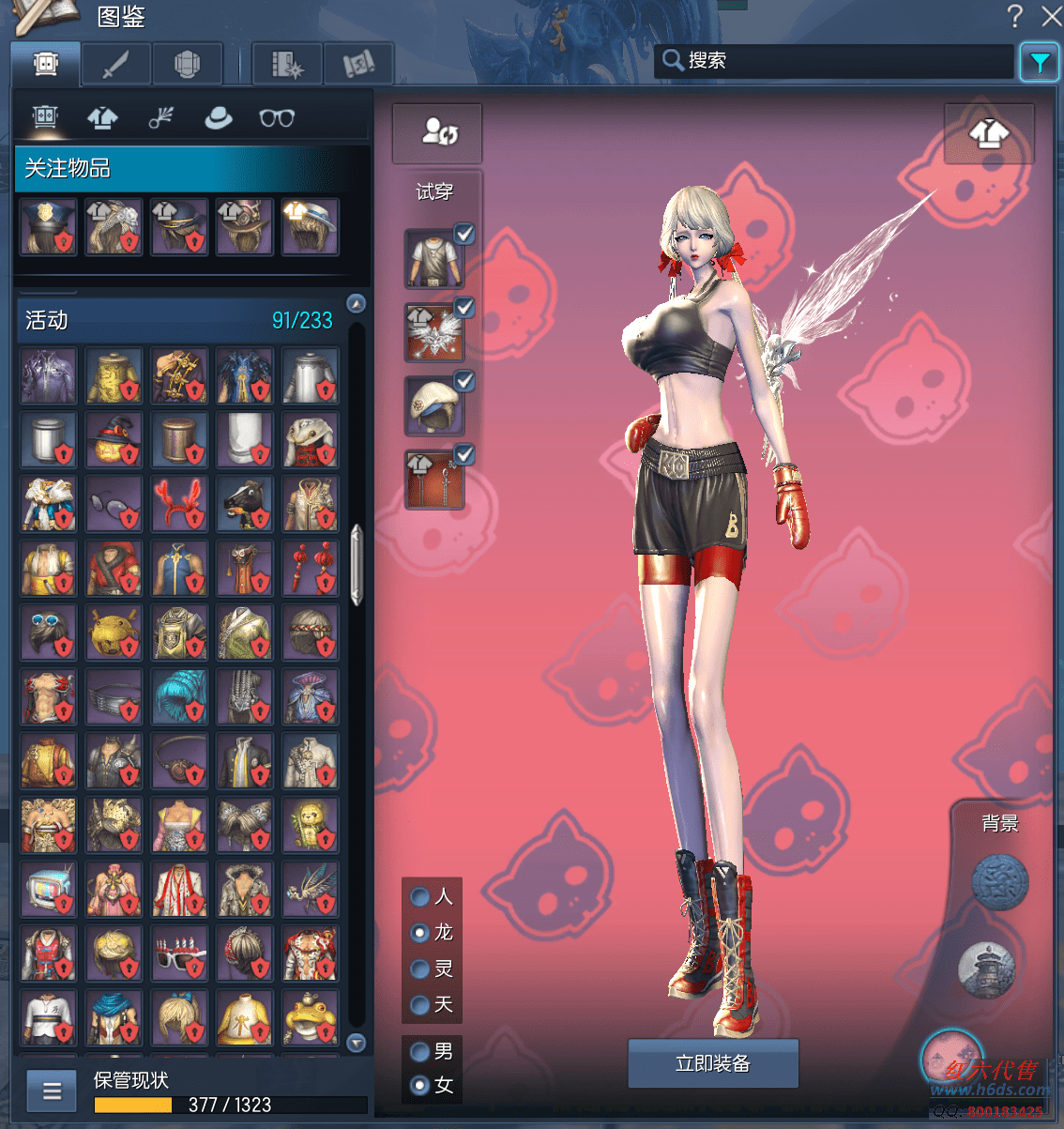The width and height of the screenshot is (1064, 1129).
Task: Close the 图鉴 window
Action: [1051, 16]
